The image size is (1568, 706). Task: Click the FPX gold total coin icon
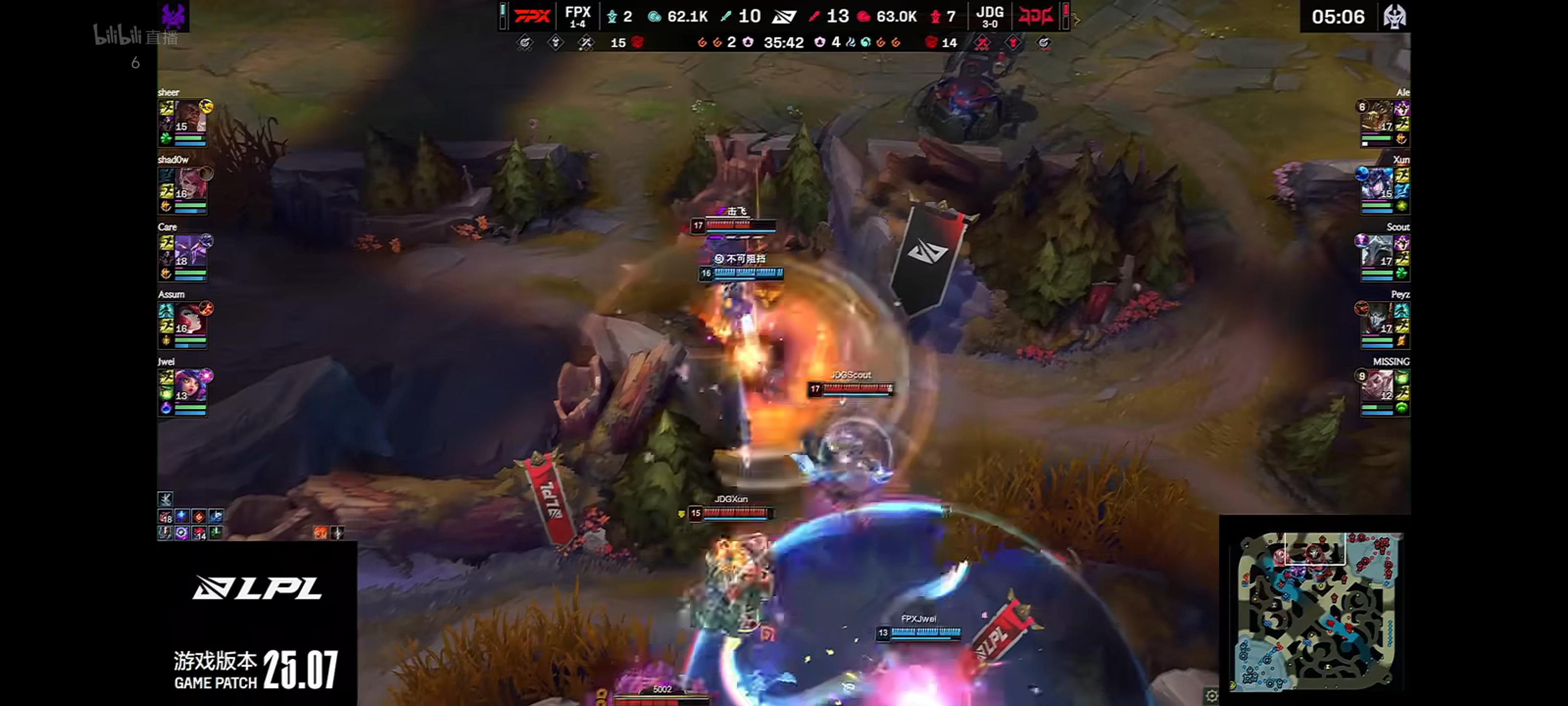click(653, 17)
